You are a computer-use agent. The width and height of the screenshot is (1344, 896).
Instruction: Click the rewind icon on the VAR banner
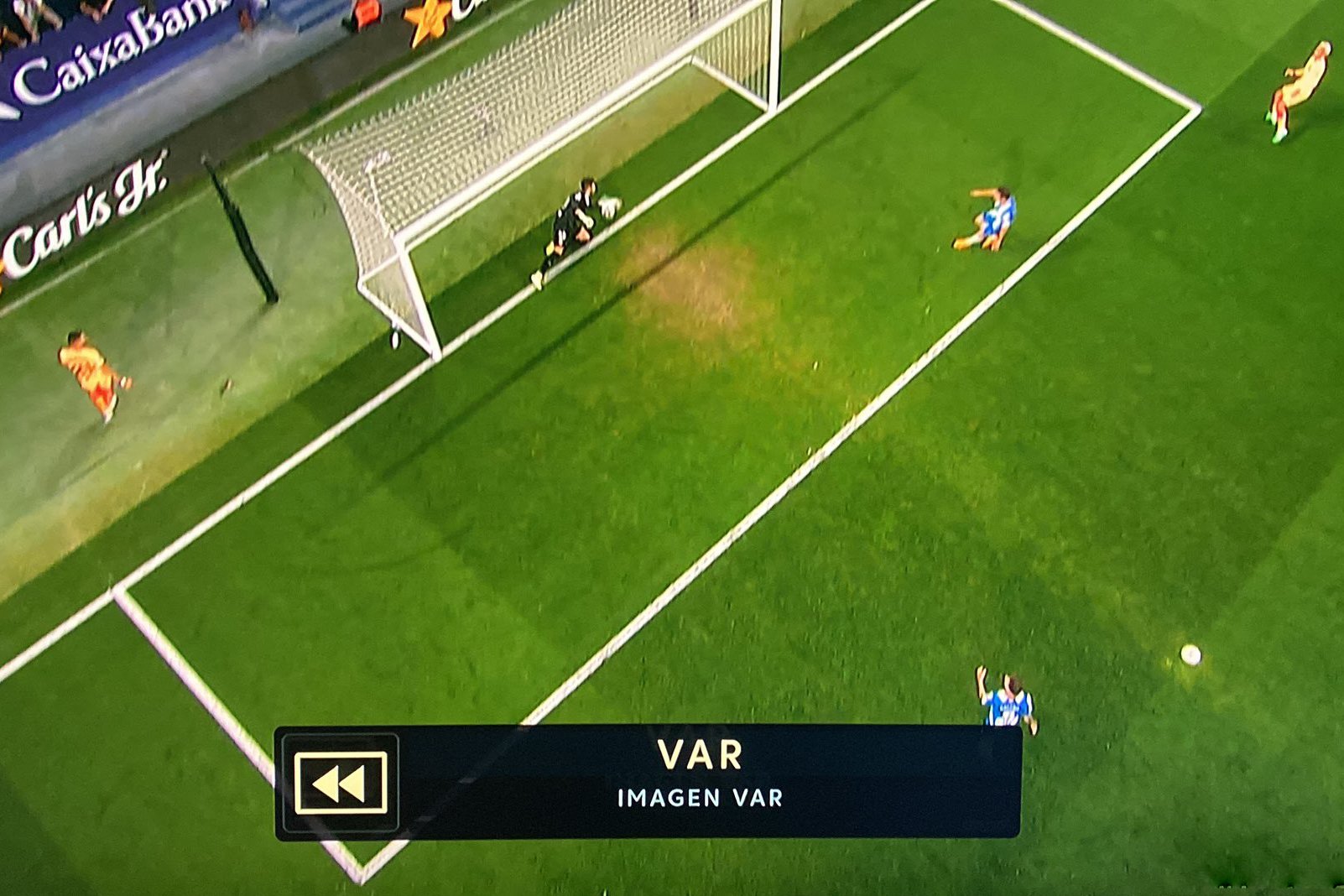[x=340, y=783]
